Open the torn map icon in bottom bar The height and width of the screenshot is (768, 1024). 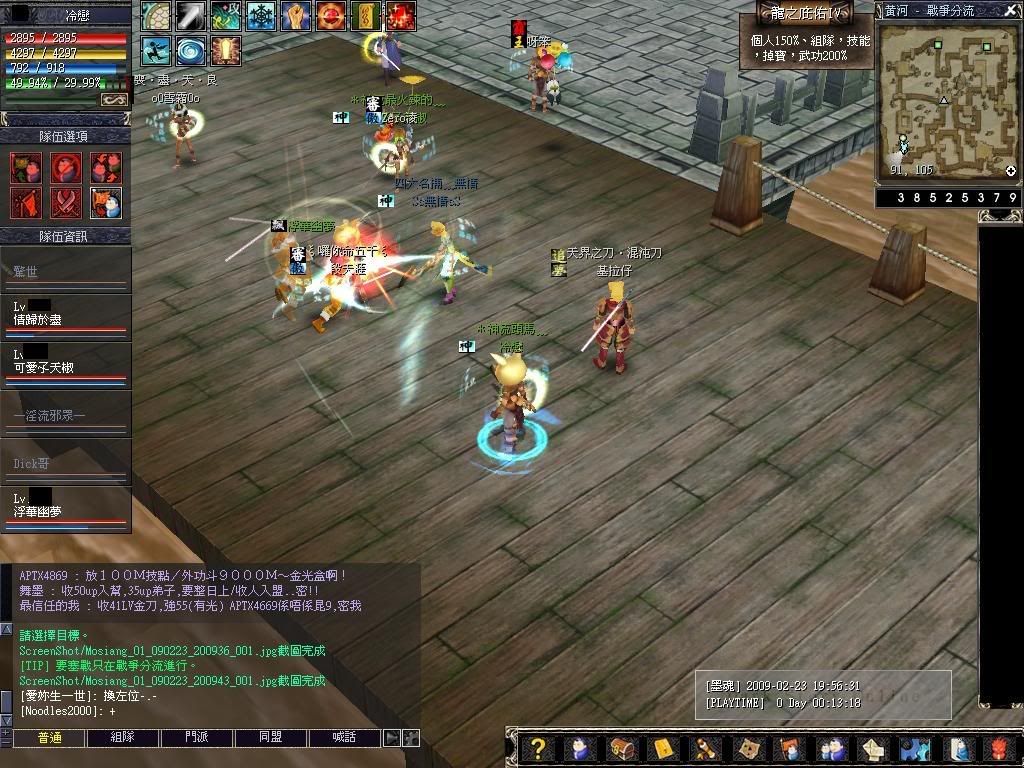click(x=748, y=749)
